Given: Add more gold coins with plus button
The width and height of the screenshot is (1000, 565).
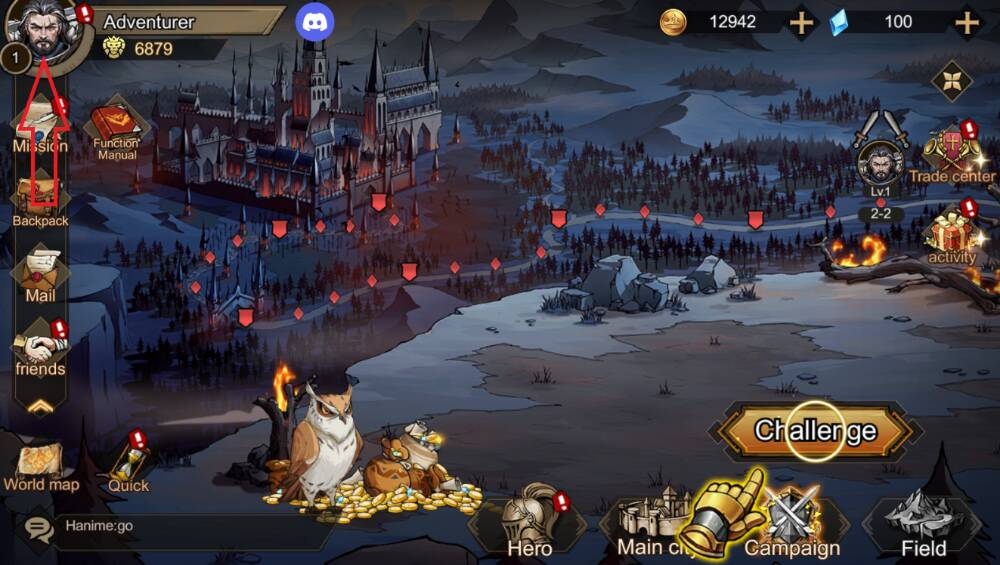Looking at the screenshot, I should click(x=801, y=22).
